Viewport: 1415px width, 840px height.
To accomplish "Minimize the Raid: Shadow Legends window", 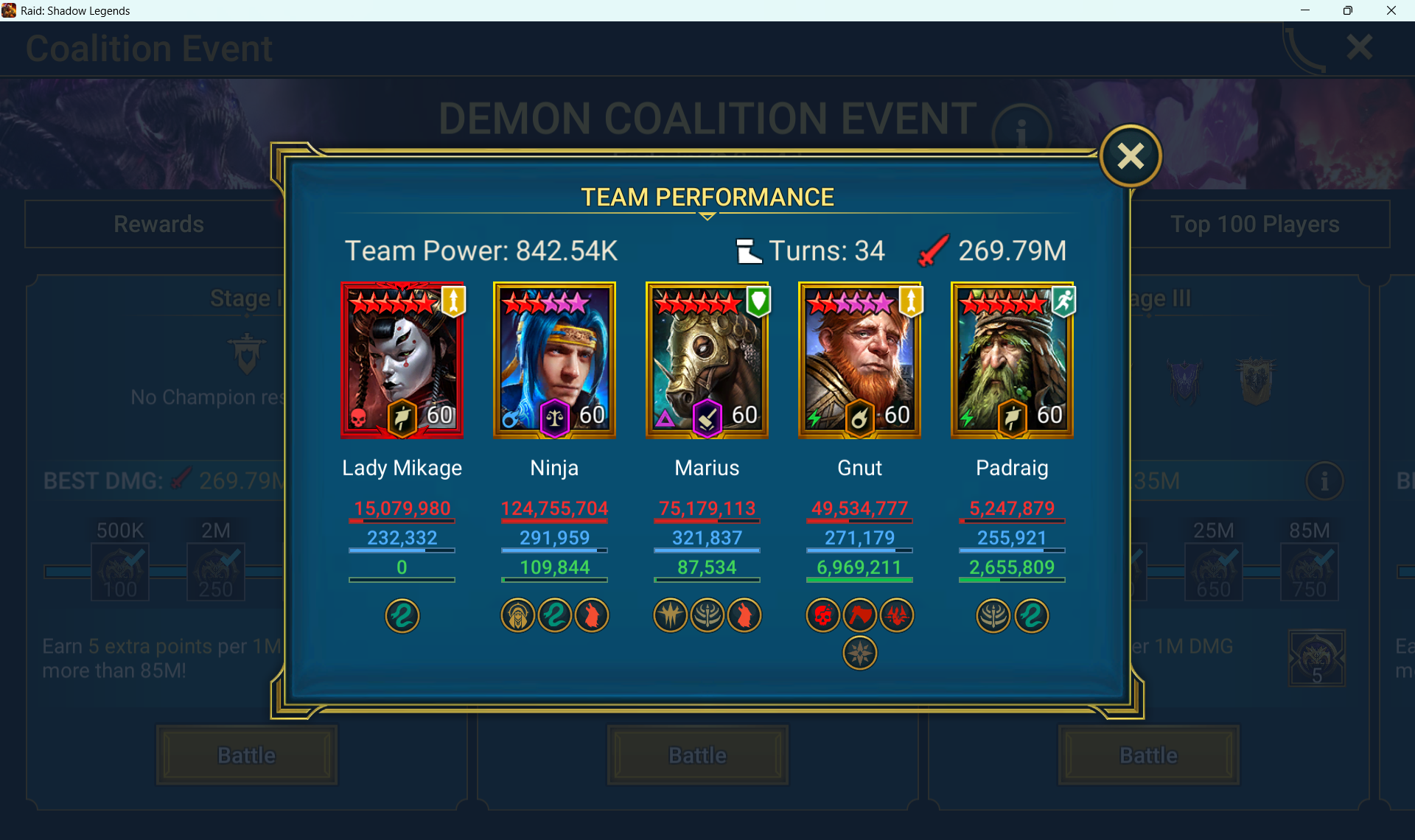I will pyautogui.click(x=1305, y=10).
